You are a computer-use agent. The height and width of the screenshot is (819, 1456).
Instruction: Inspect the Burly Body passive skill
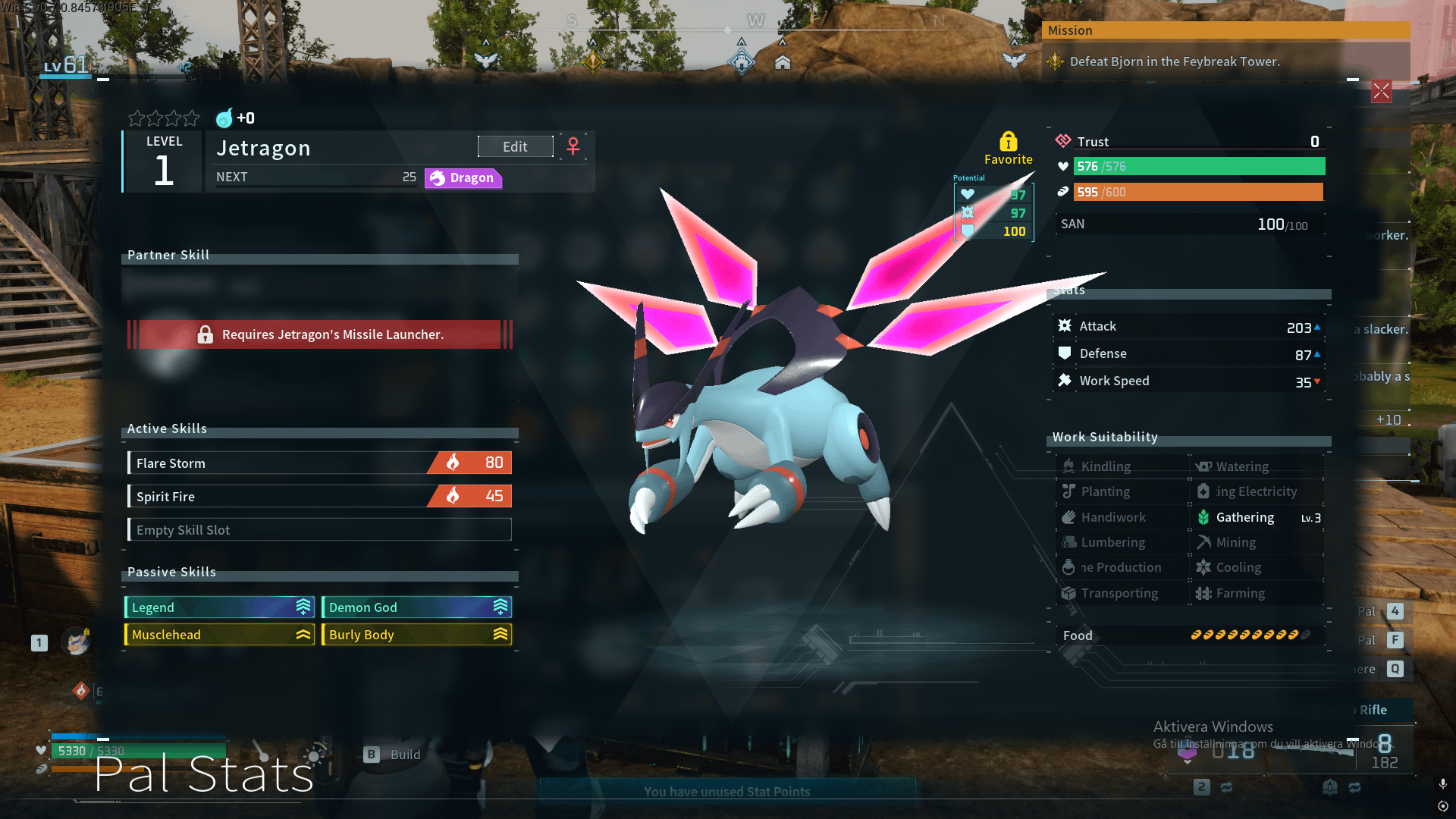pos(416,634)
